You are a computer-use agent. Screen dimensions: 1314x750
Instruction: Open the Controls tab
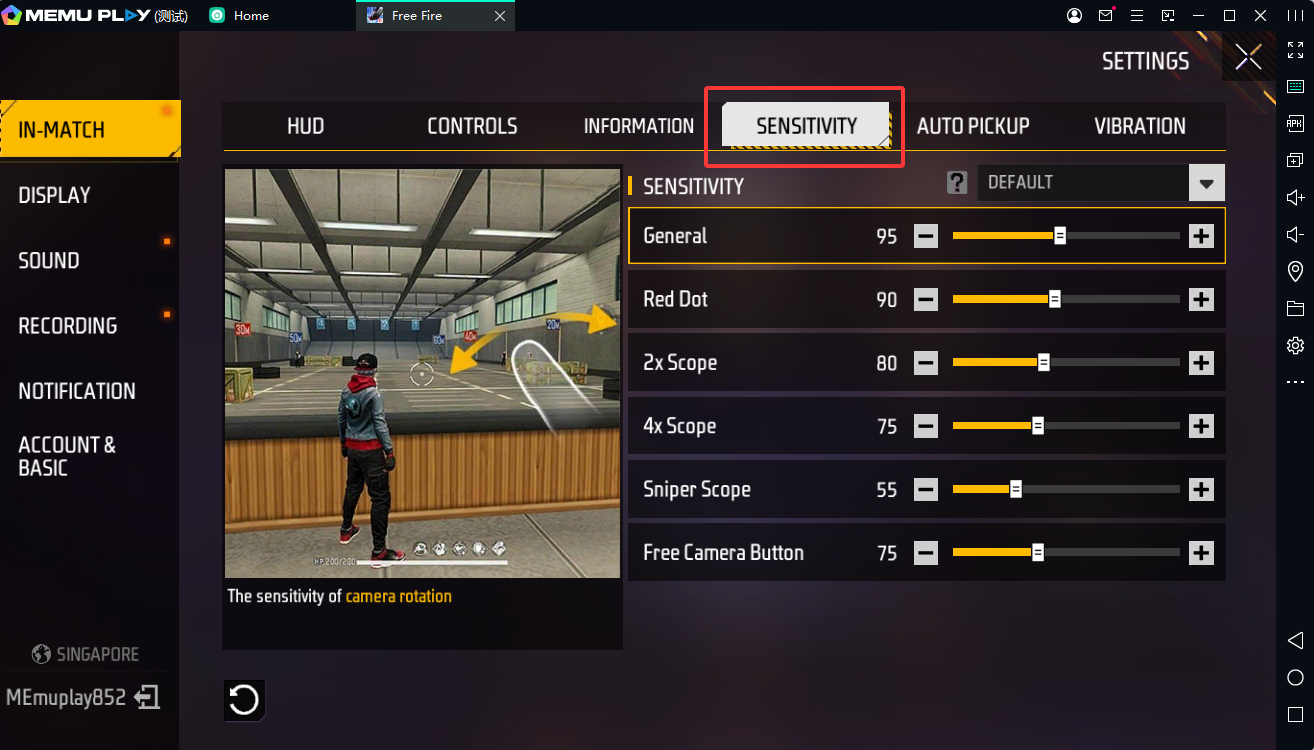(472, 126)
